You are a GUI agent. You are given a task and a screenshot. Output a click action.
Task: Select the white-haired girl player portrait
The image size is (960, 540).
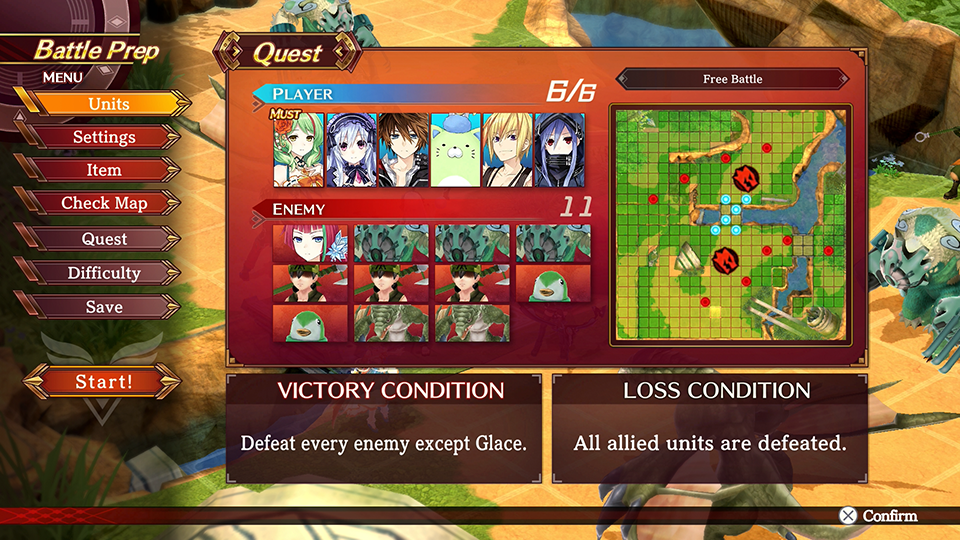click(351, 149)
